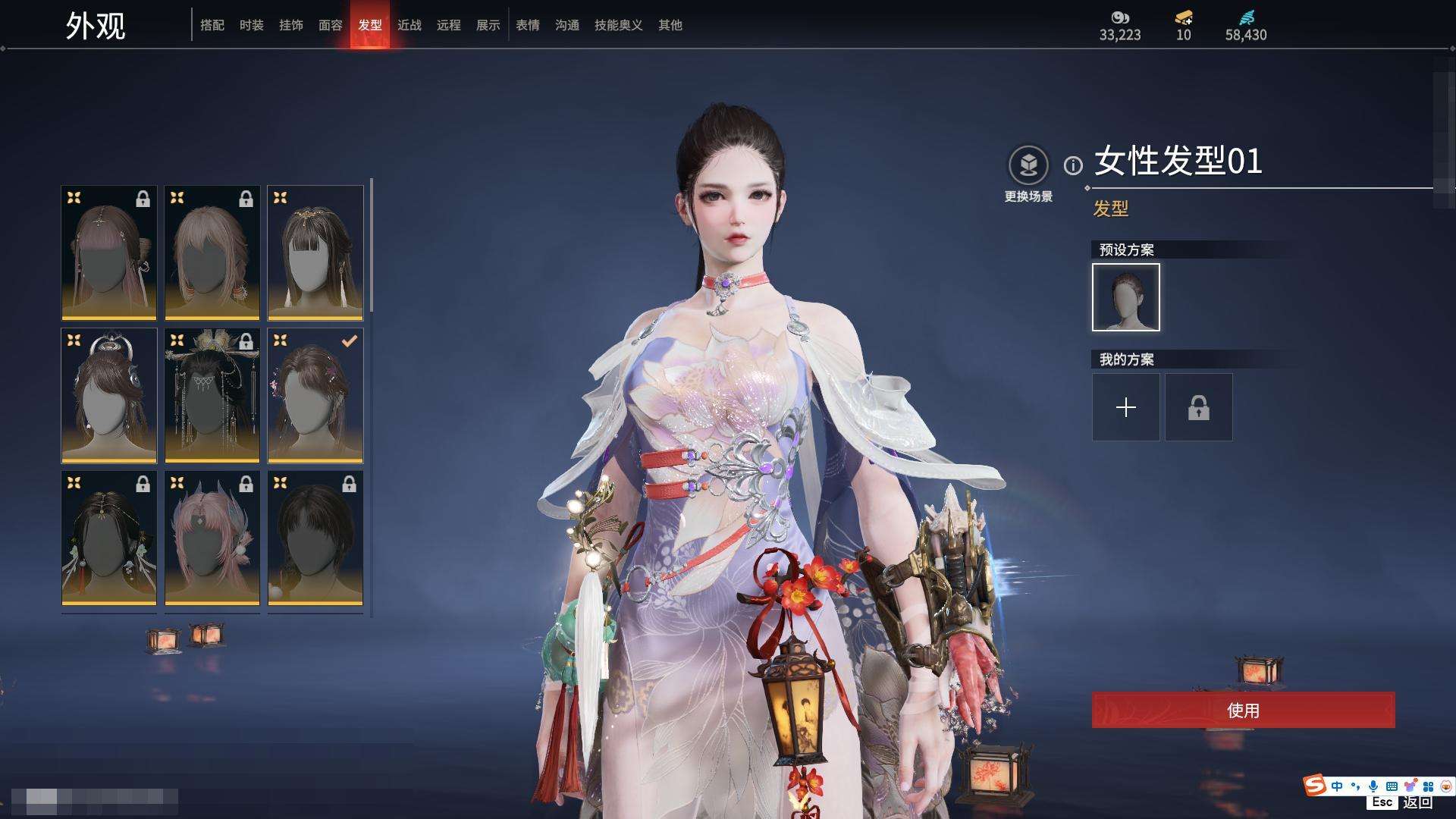Select the 技能奥义 tab
Image resolution: width=1456 pixels, height=819 pixels.
[618, 25]
